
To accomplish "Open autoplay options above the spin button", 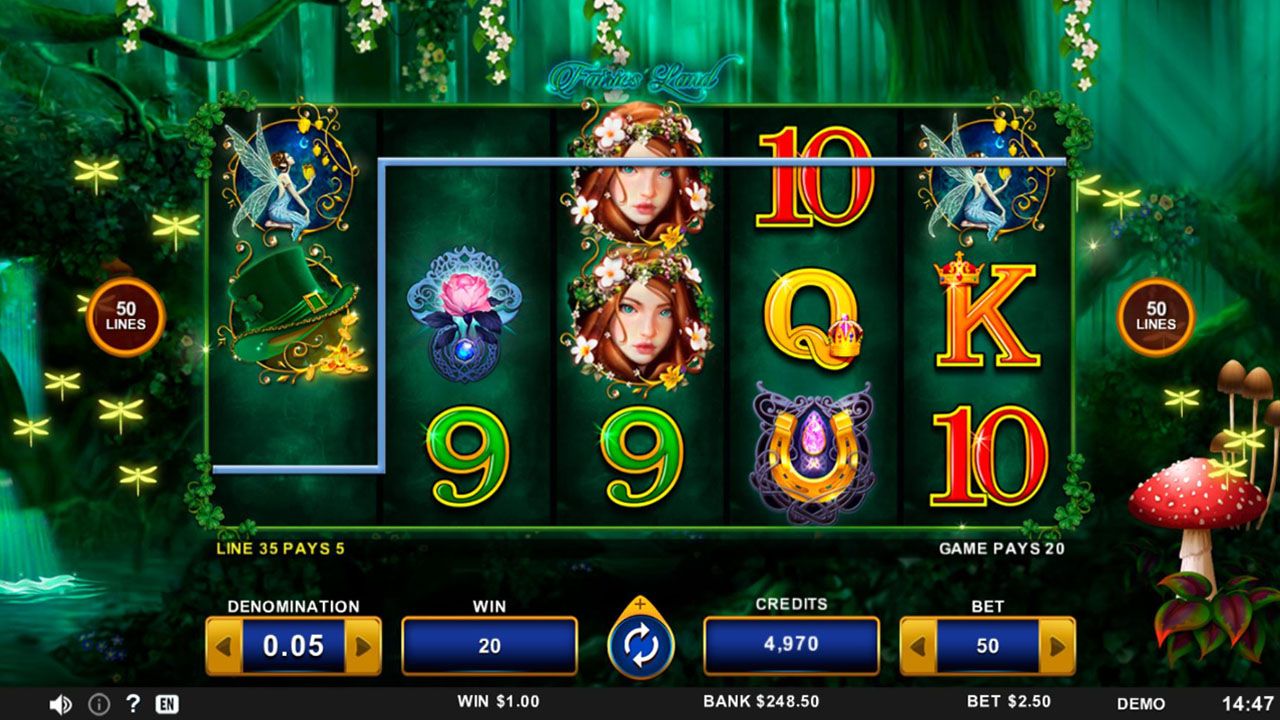I will click(x=641, y=605).
